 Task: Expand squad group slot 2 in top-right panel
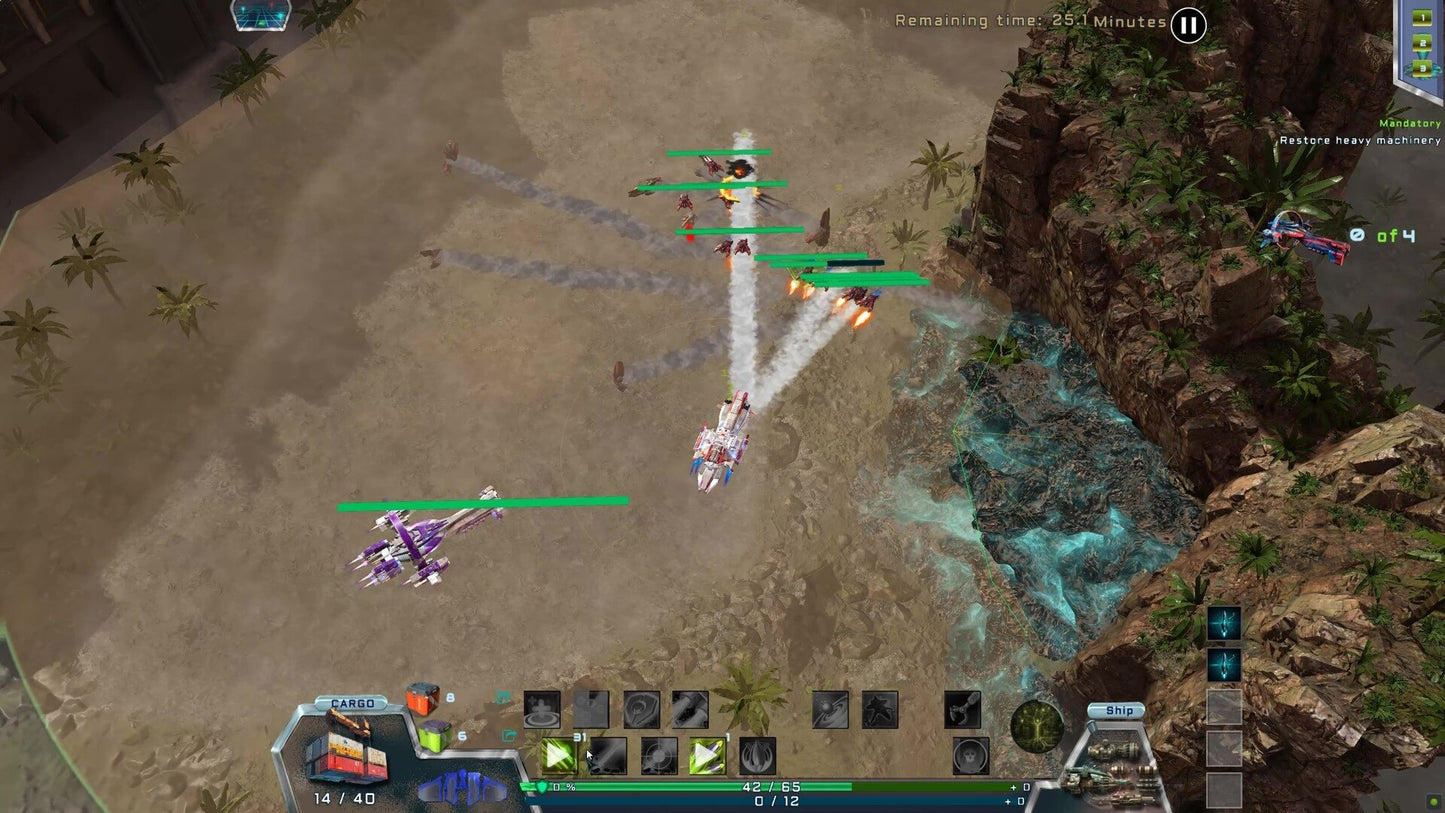coord(1424,44)
